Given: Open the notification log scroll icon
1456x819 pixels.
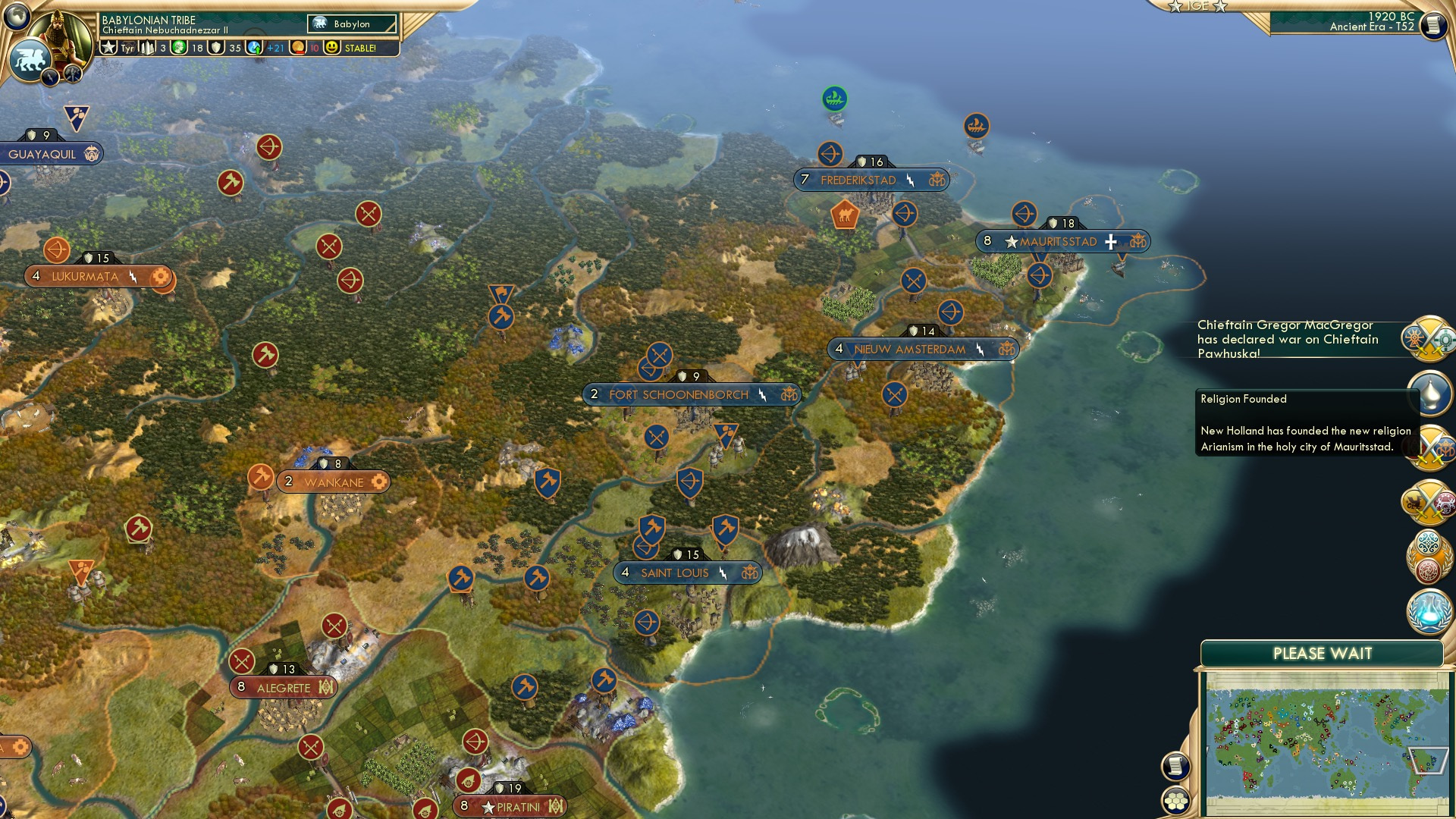Looking at the screenshot, I should 1175,767.
